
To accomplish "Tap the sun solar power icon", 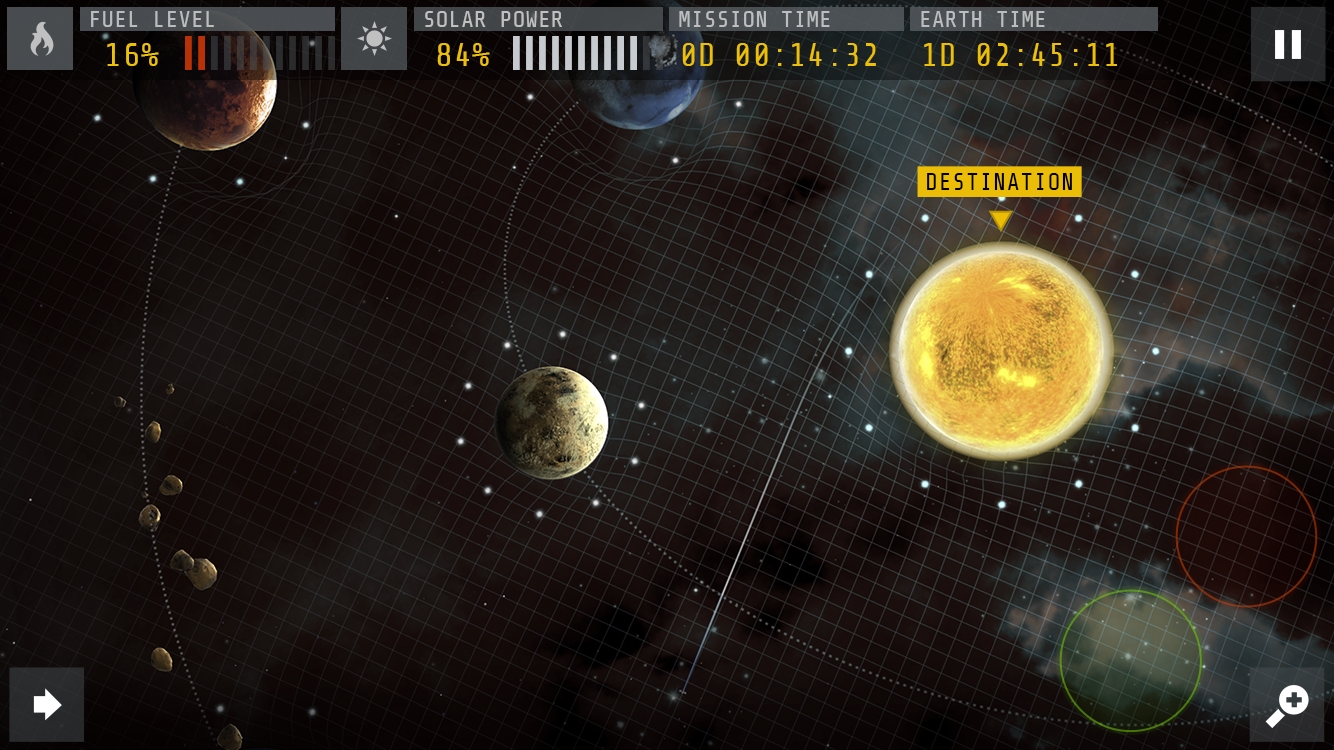I will click(x=374, y=39).
